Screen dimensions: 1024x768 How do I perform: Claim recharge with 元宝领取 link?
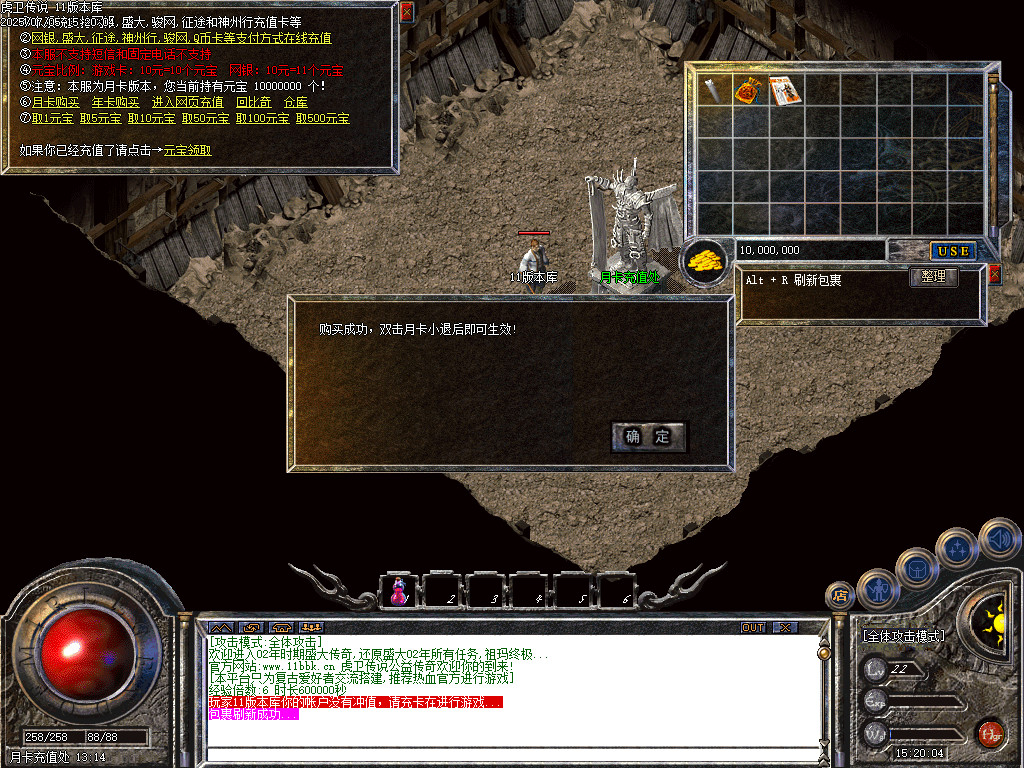coord(187,151)
